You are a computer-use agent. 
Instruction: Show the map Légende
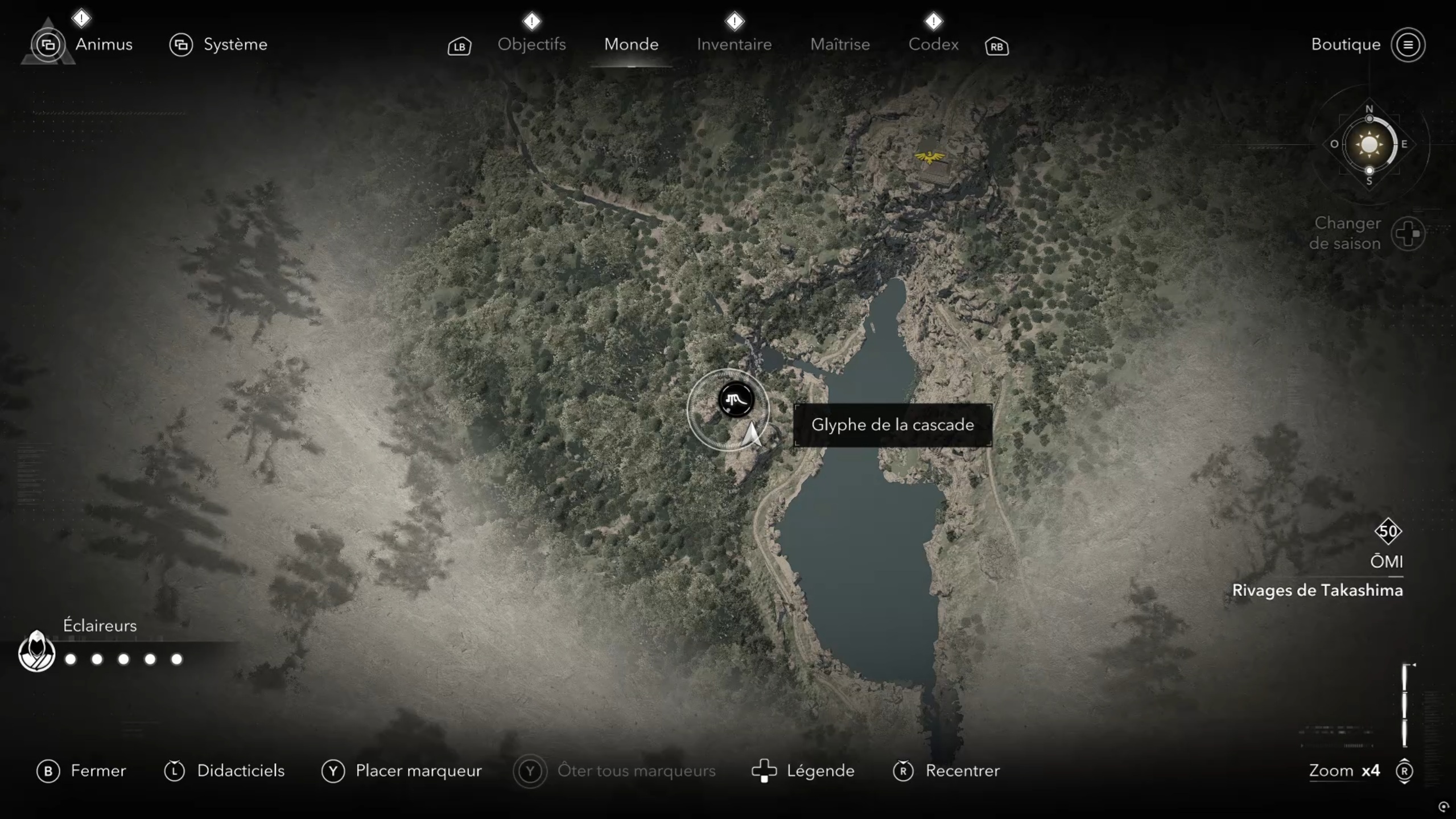coord(803,771)
